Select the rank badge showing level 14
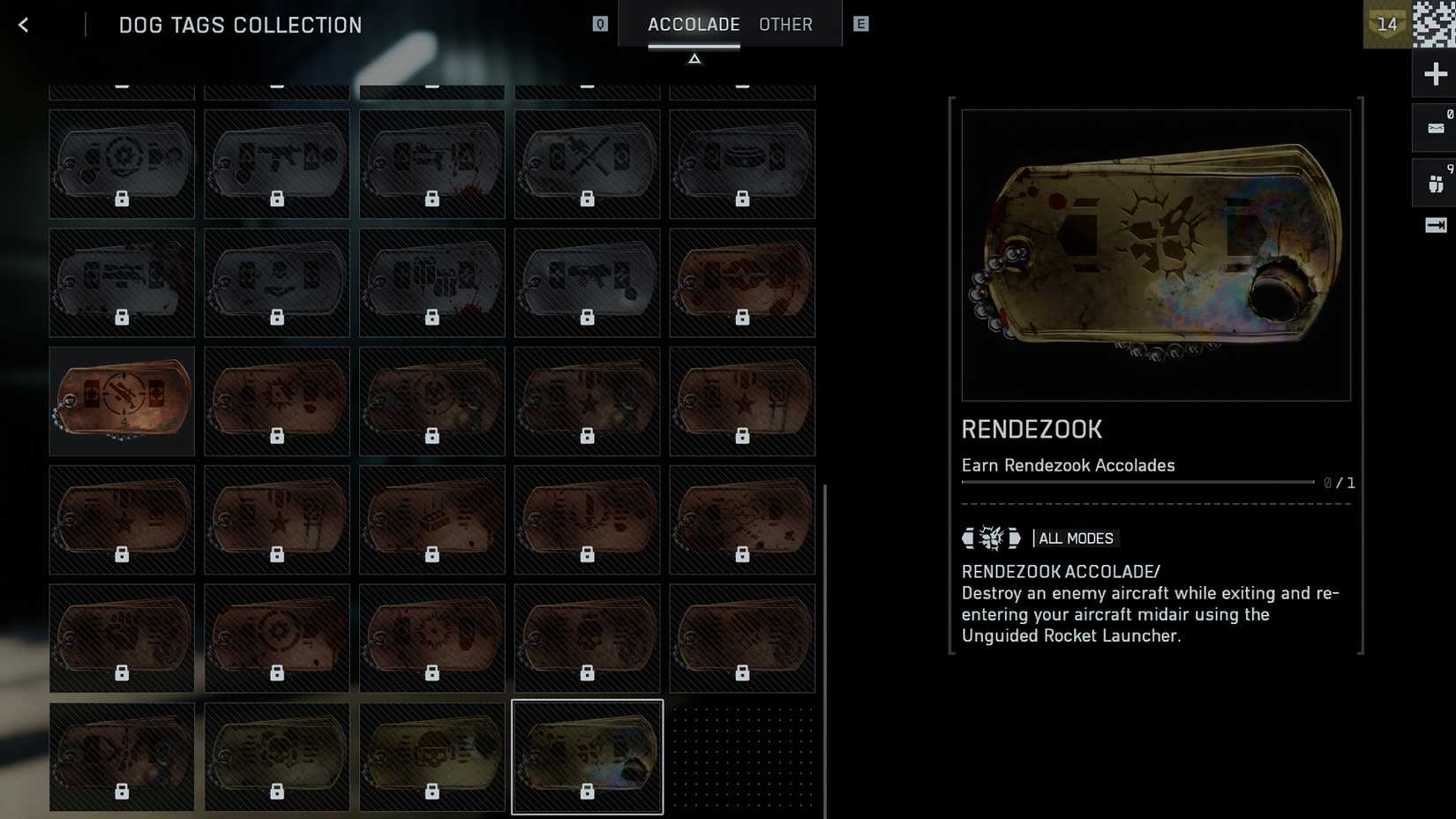The width and height of the screenshot is (1456, 819). click(x=1387, y=24)
